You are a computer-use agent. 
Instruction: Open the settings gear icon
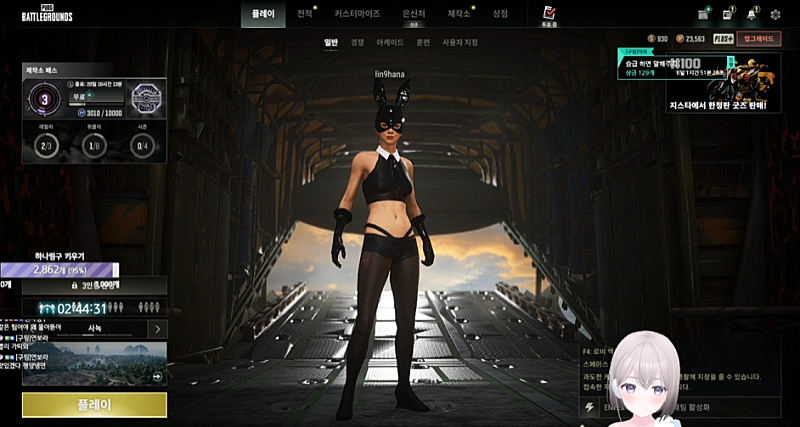[775, 14]
